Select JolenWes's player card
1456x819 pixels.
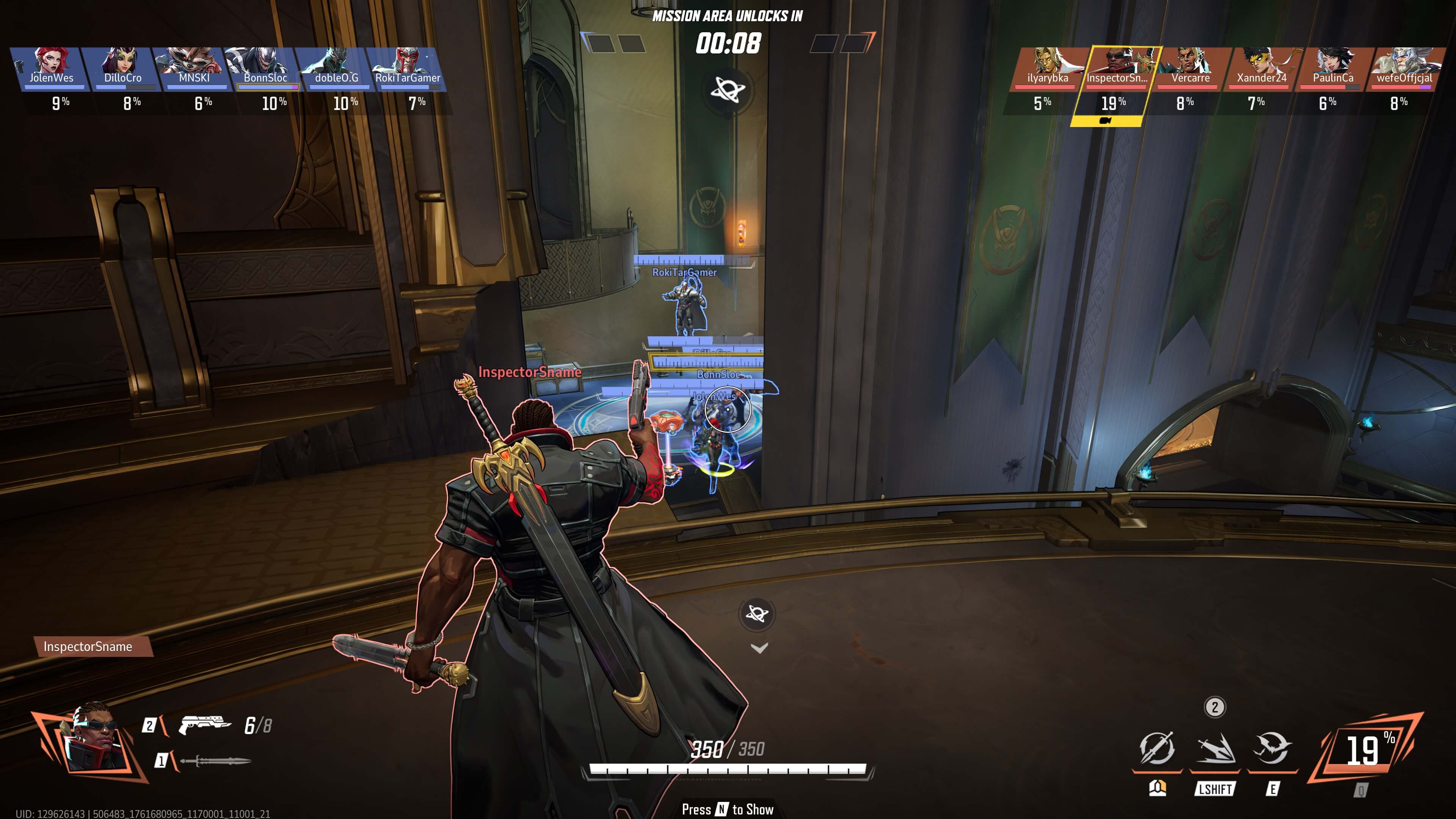[x=51, y=68]
